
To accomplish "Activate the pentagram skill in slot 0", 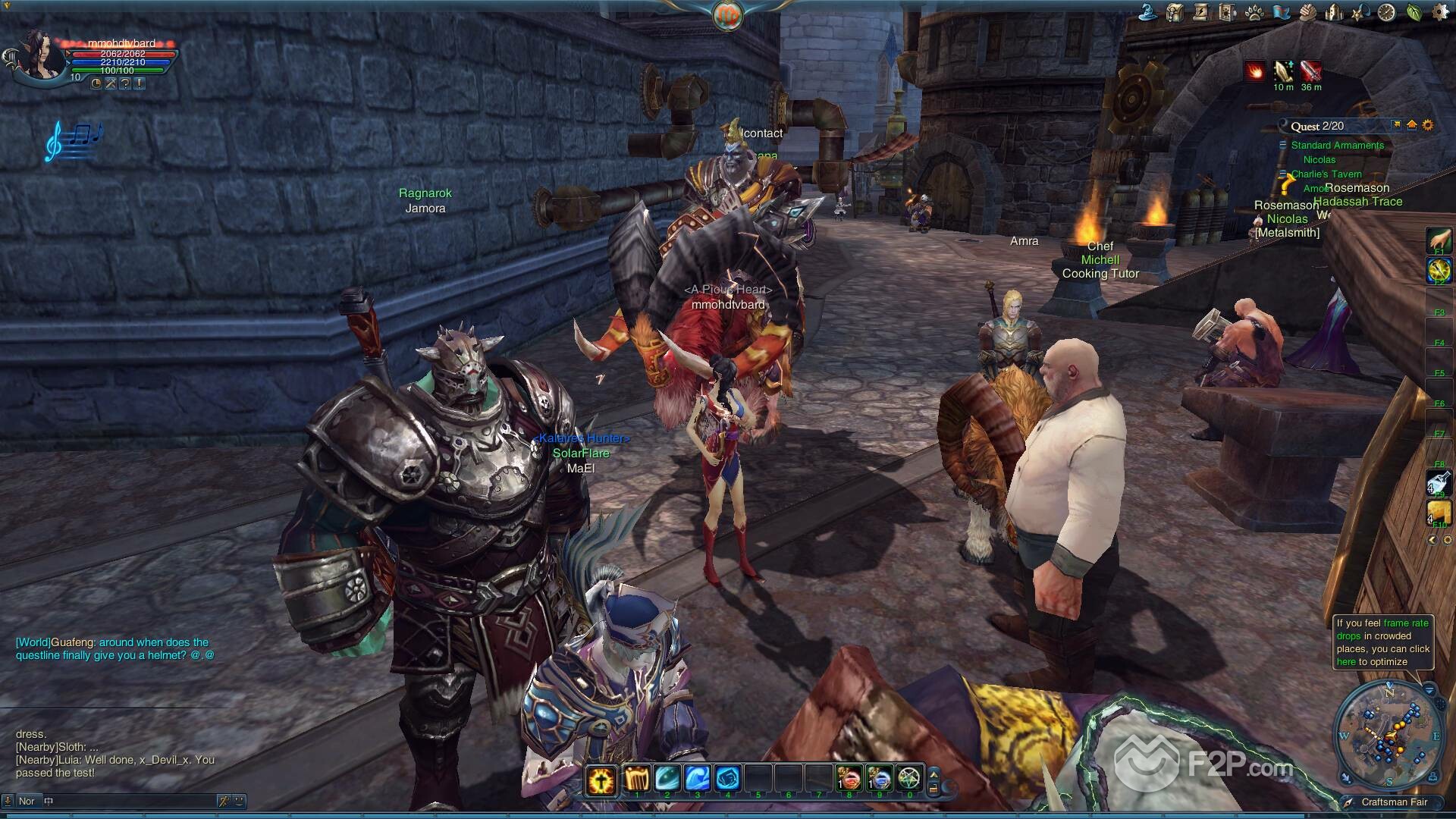I will tap(909, 779).
